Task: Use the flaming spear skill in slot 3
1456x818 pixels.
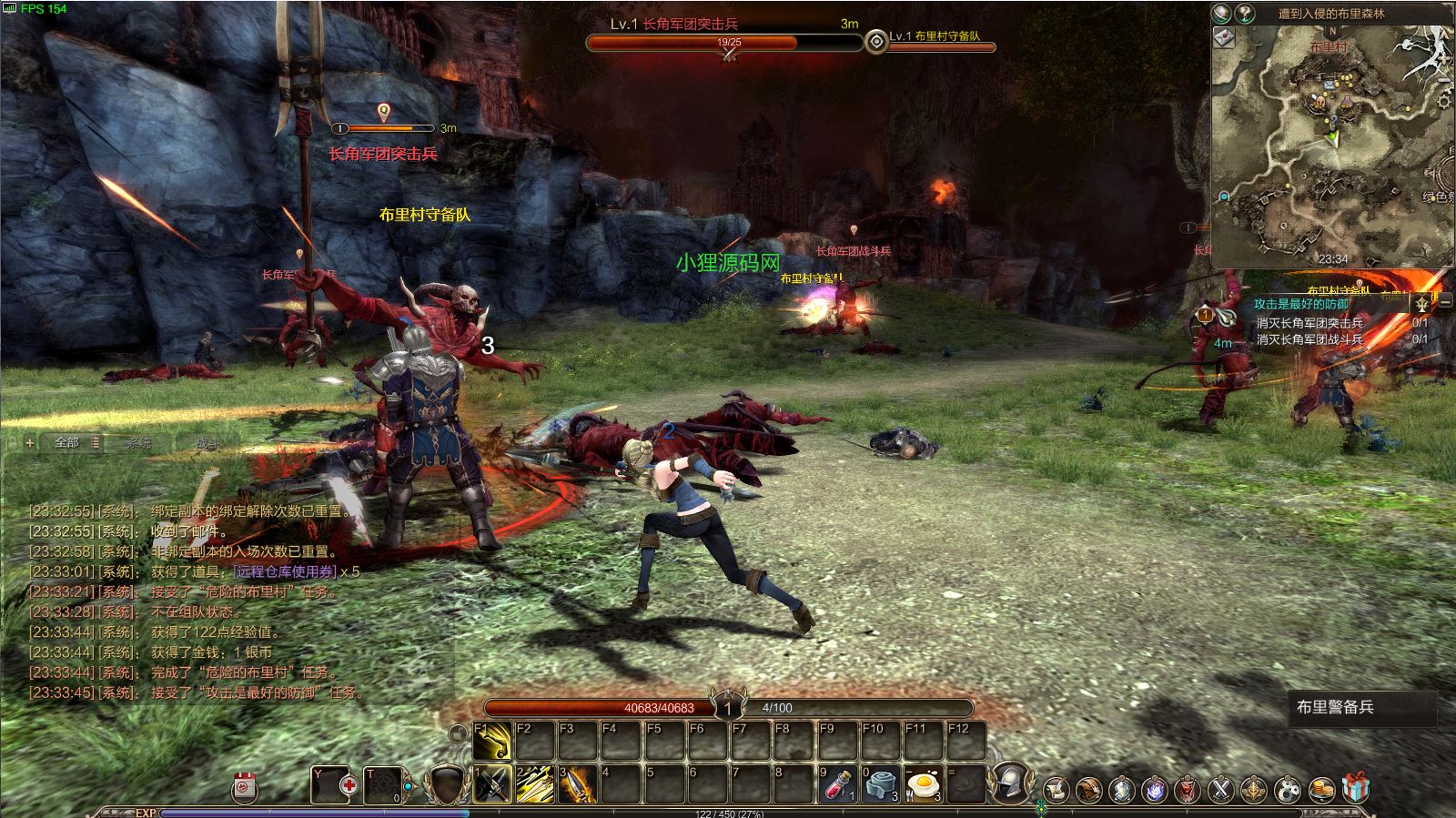Action: [578, 784]
